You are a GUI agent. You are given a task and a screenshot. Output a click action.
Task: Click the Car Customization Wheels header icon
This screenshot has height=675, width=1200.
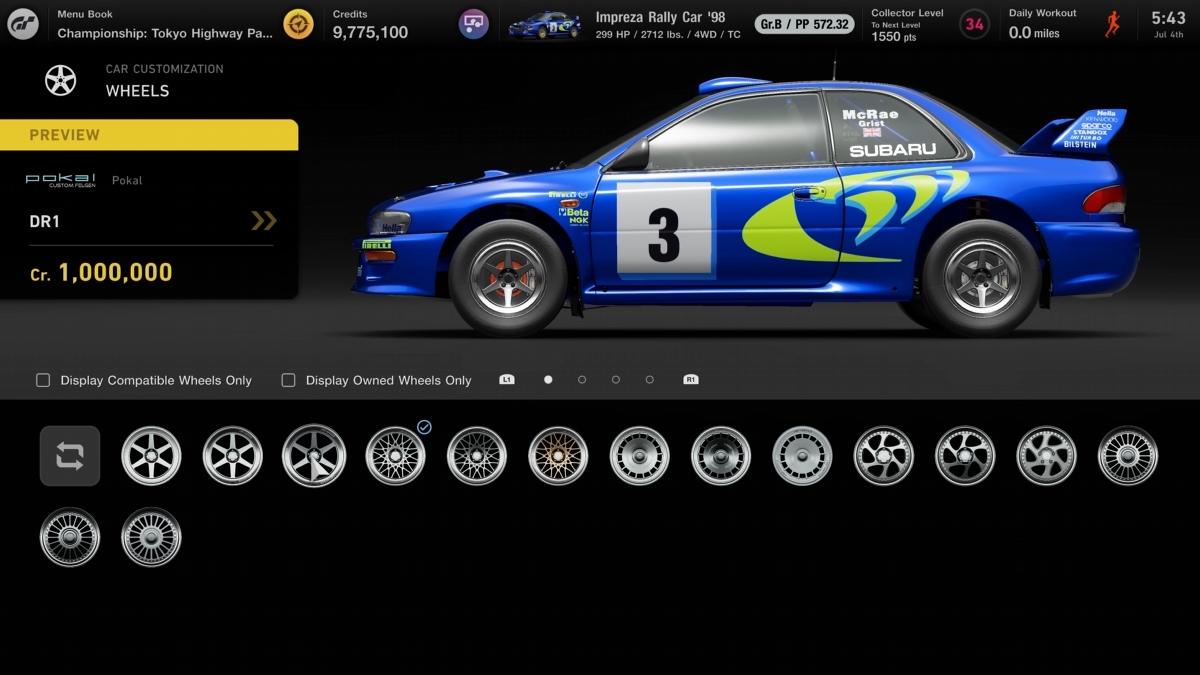tap(60, 80)
